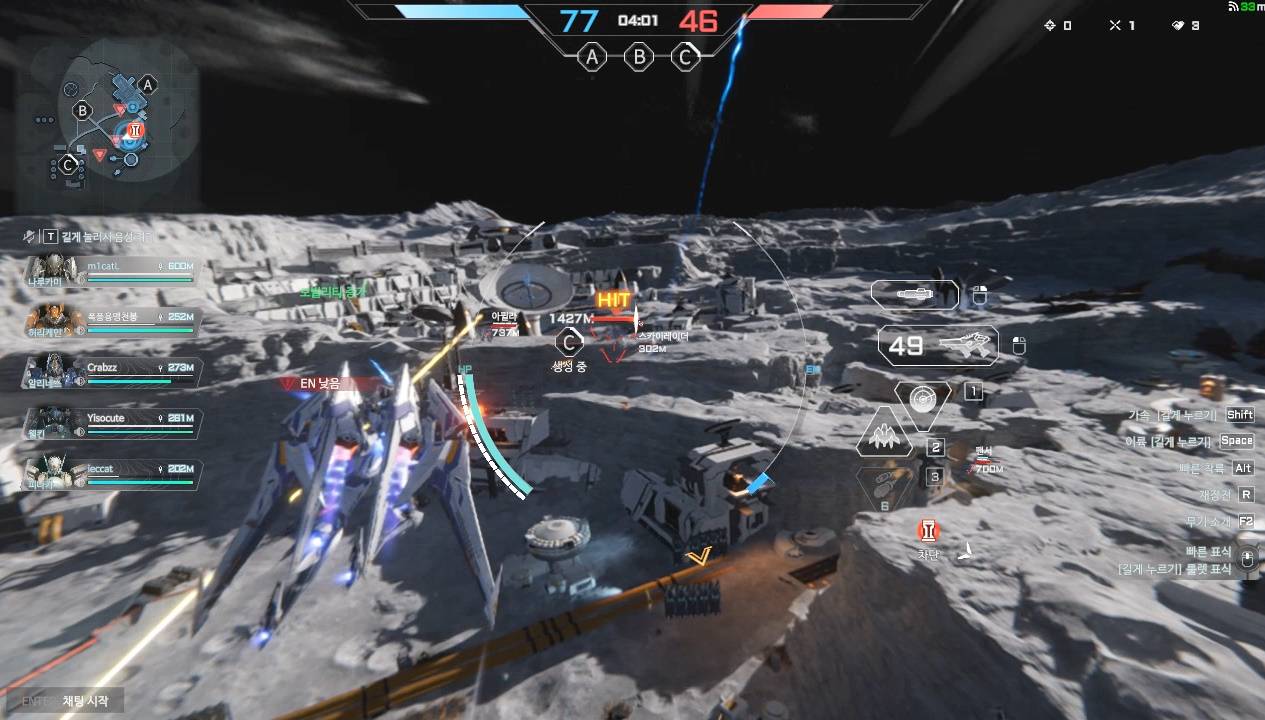Activate the radar scan ability
1265x720 pixels.
[x=923, y=398]
